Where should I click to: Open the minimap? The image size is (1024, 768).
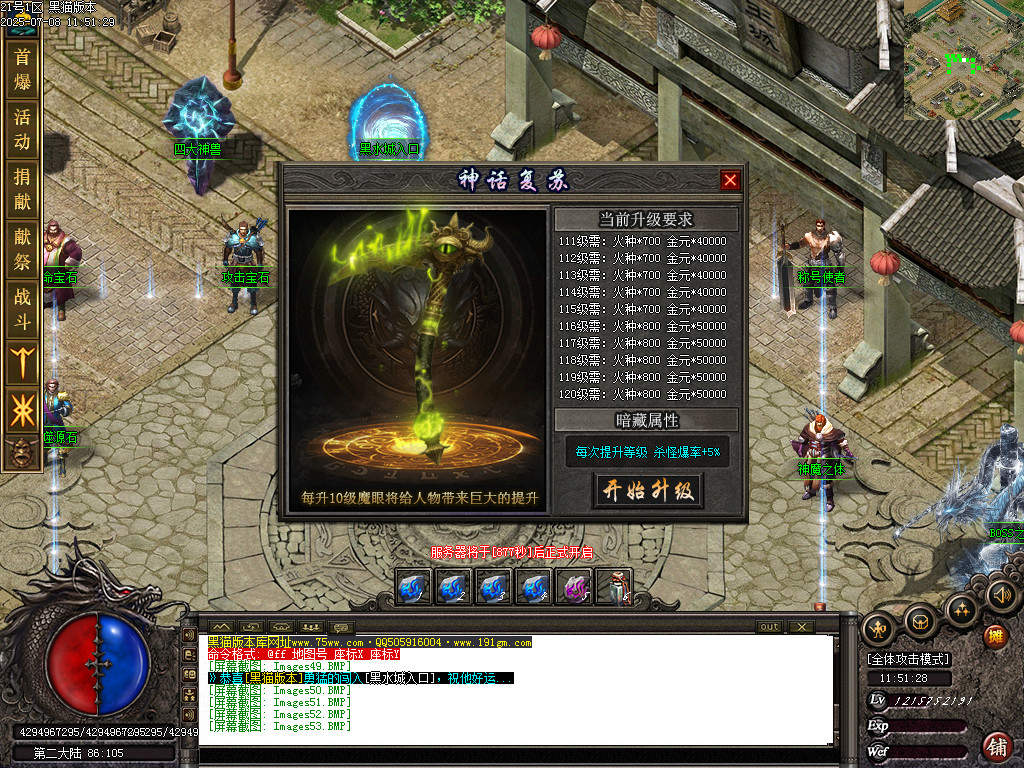[x=963, y=60]
